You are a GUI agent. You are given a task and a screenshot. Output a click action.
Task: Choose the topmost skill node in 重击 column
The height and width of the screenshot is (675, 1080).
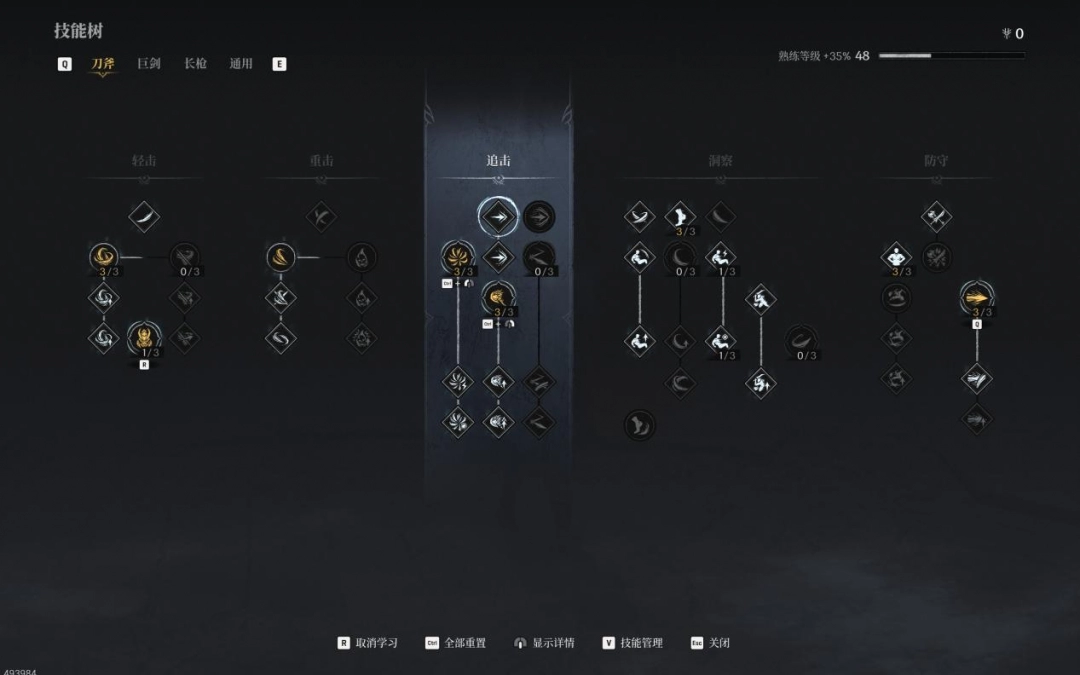pos(321,216)
